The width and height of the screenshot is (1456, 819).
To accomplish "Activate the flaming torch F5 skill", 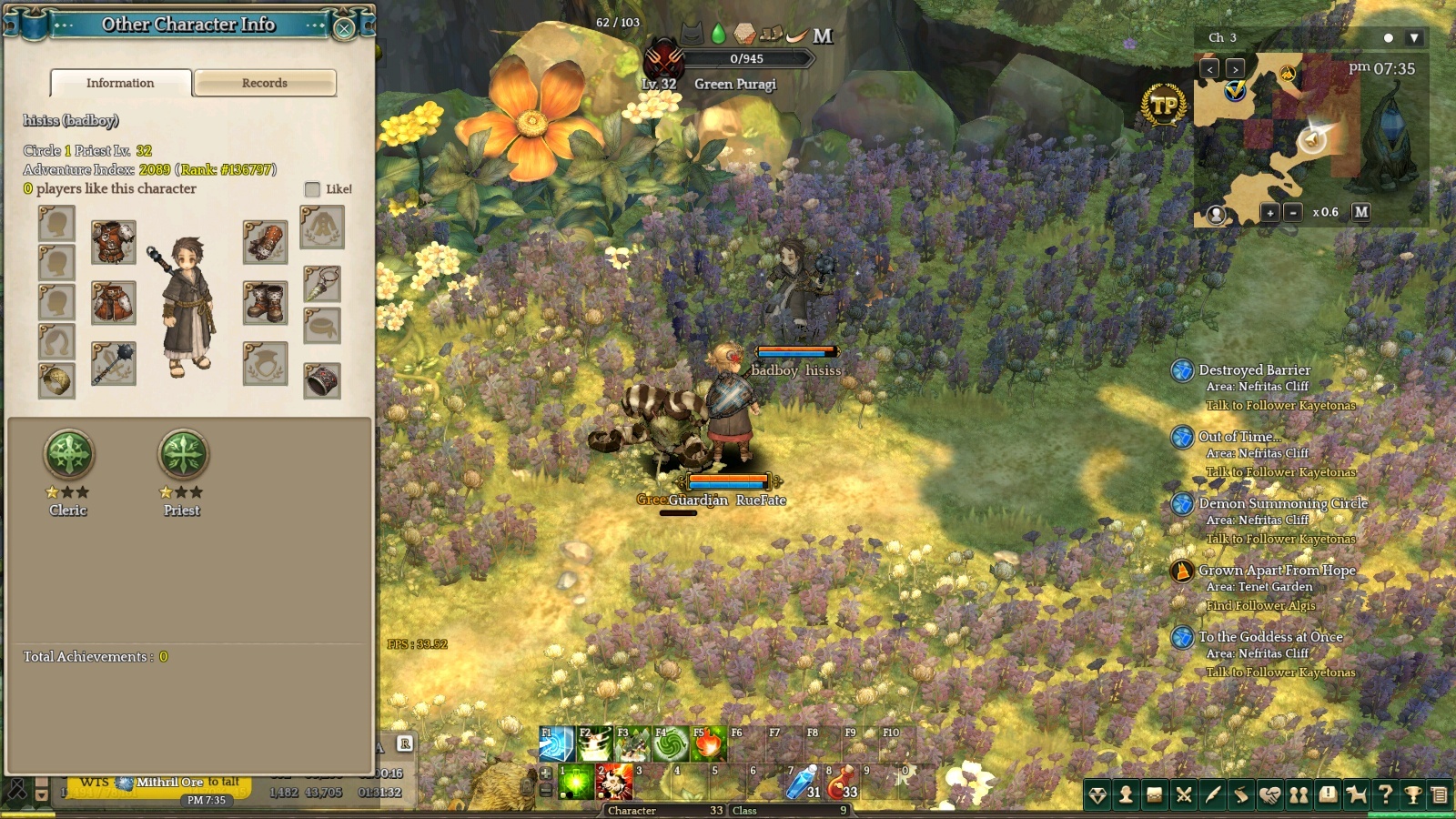I will coord(708,743).
